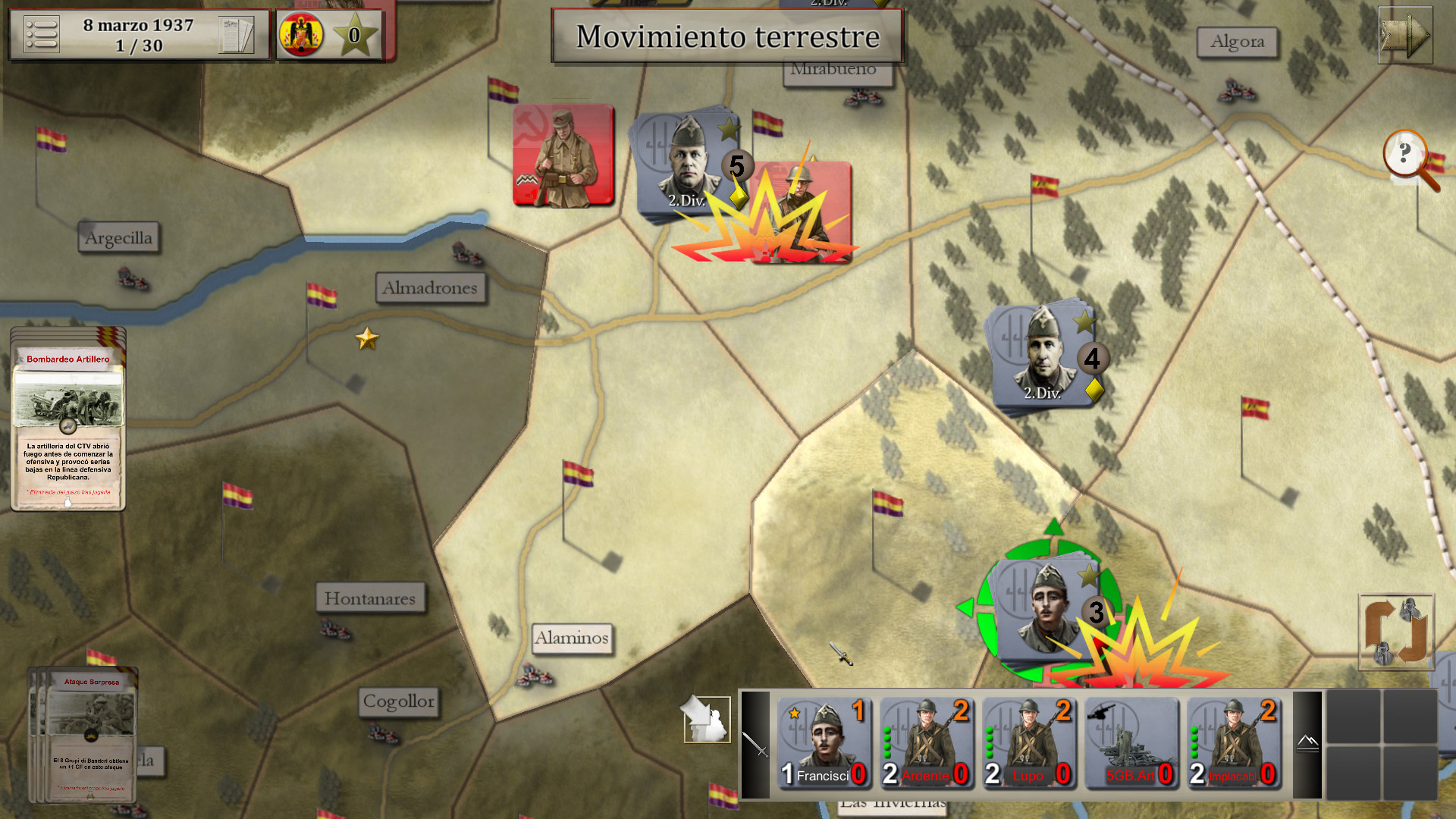The image size is (1456, 819).
Task: Select the Lupo battalion in the unit bar
Action: pos(1029,743)
